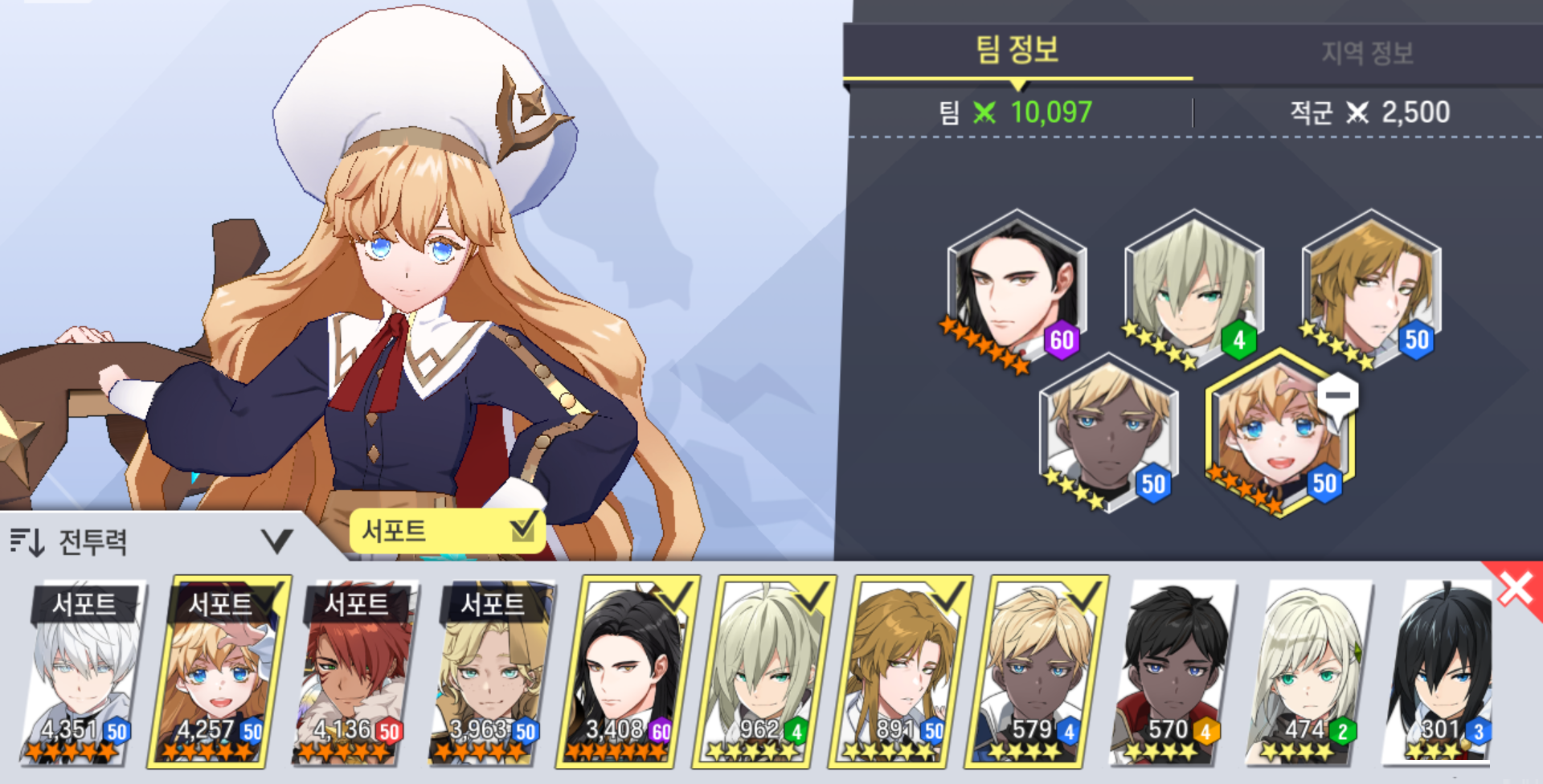The width and height of the screenshot is (1543, 784).
Task: Select the orange-haired 4,257 support card
Action: tap(218, 671)
